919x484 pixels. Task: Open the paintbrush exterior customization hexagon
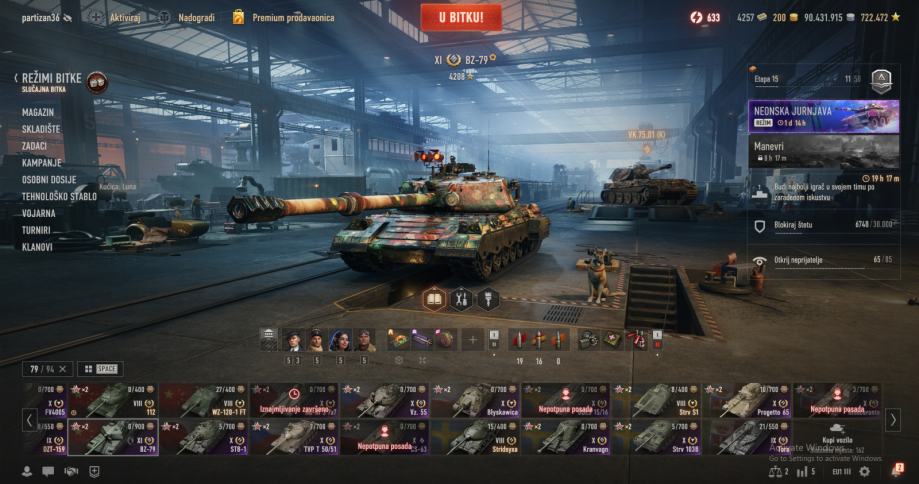coord(487,298)
